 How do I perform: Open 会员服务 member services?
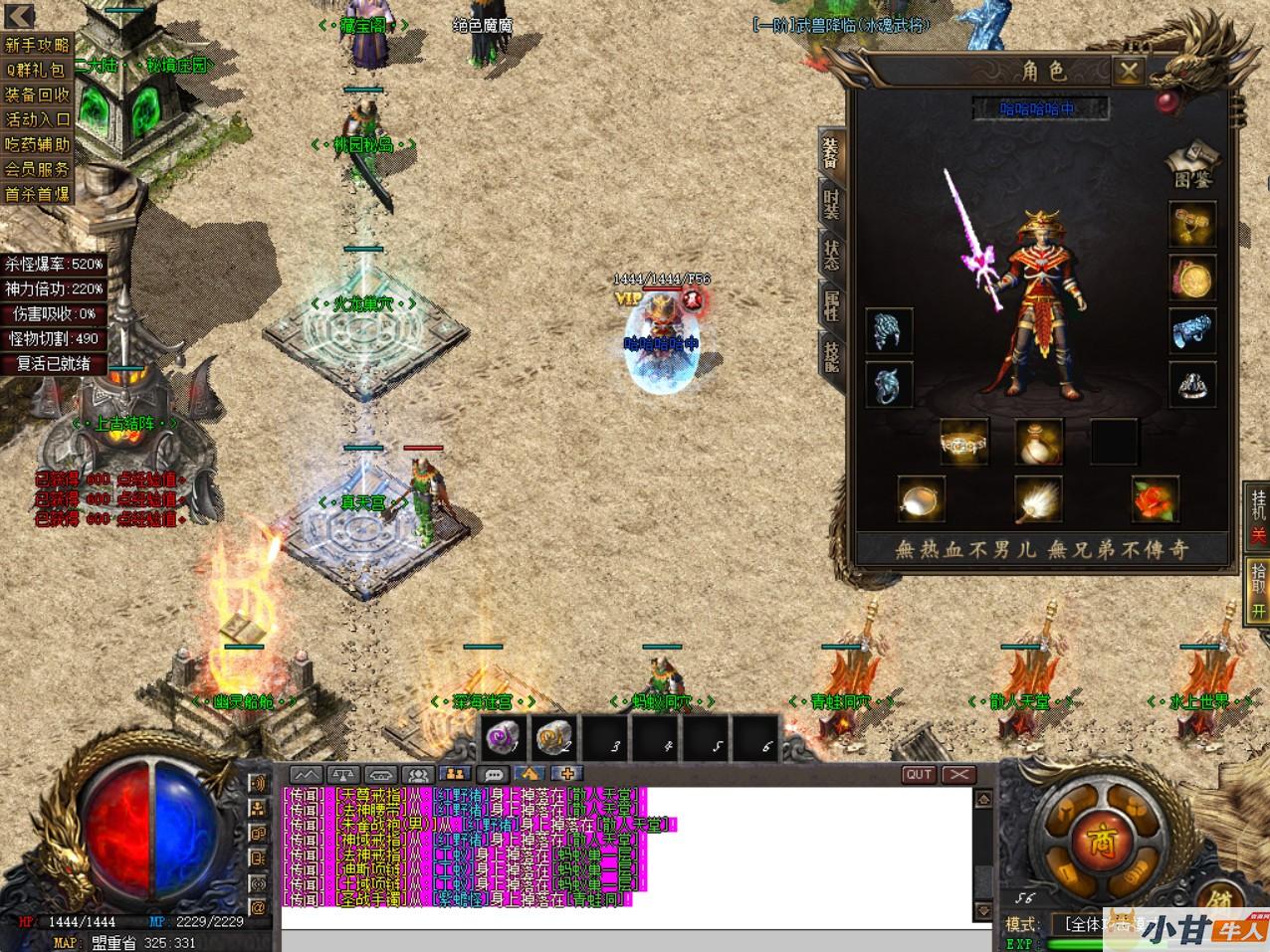pyautogui.click(x=37, y=169)
